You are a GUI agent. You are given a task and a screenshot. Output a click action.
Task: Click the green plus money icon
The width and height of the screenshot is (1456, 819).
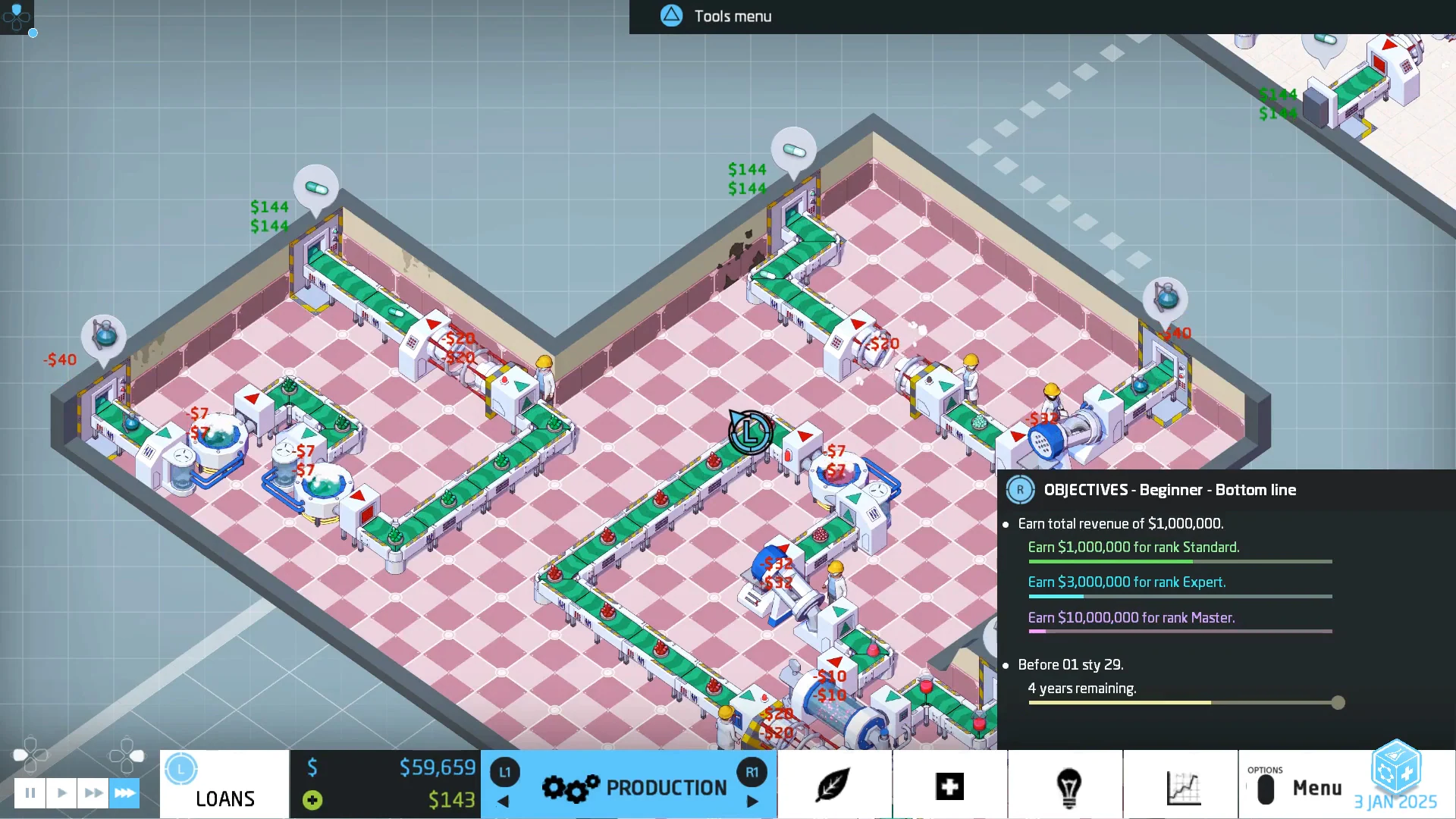coord(311,799)
